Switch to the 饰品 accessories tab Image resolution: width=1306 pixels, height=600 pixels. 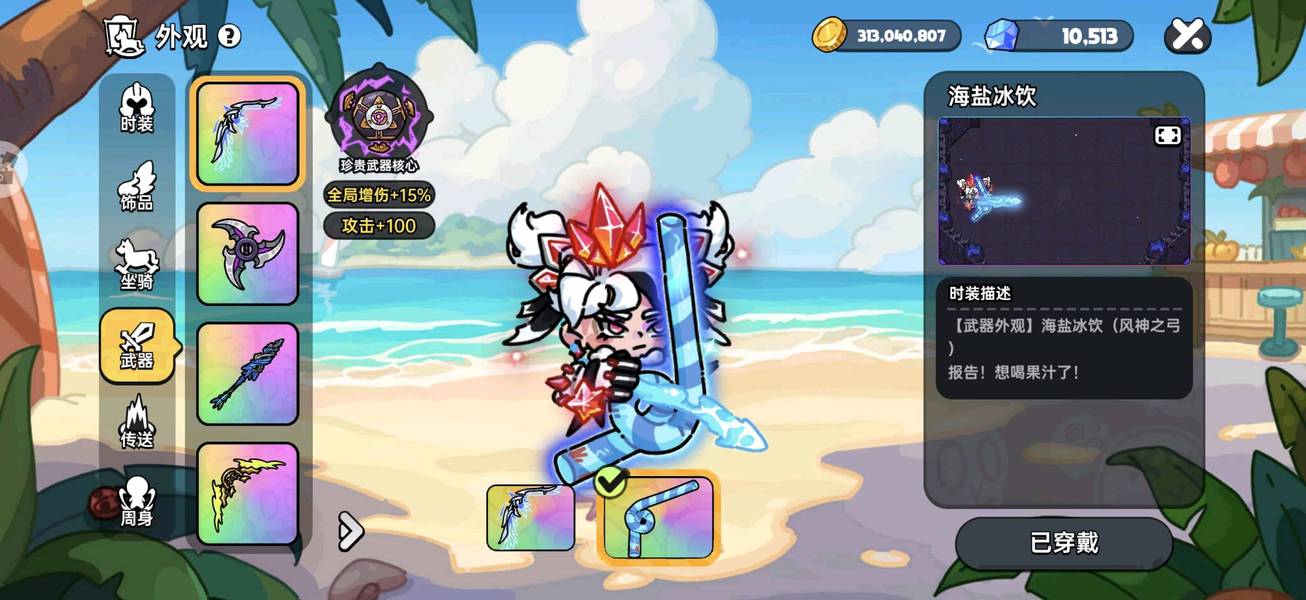(x=137, y=186)
